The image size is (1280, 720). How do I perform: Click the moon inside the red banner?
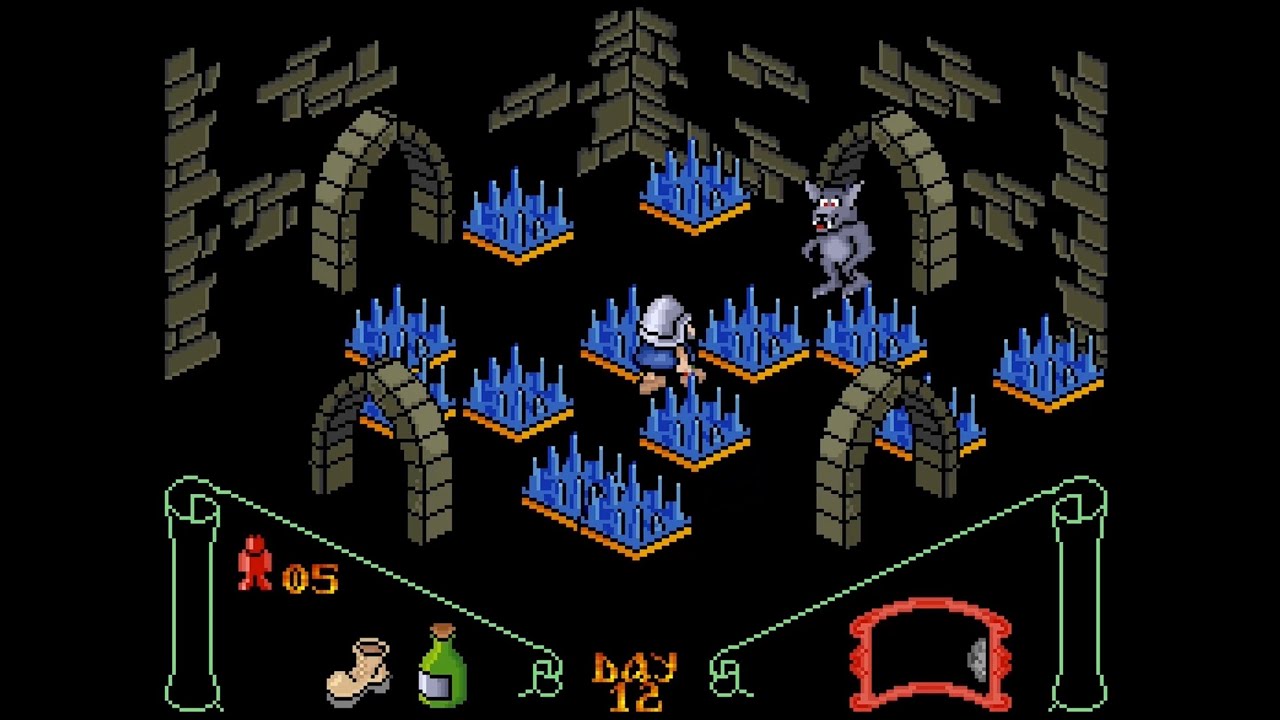[x=975, y=660]
